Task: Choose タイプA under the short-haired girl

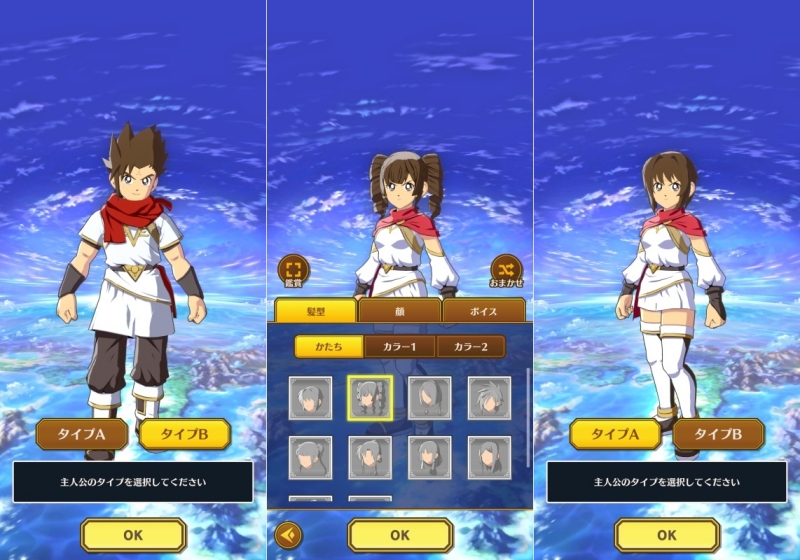Action: point(615,434)
